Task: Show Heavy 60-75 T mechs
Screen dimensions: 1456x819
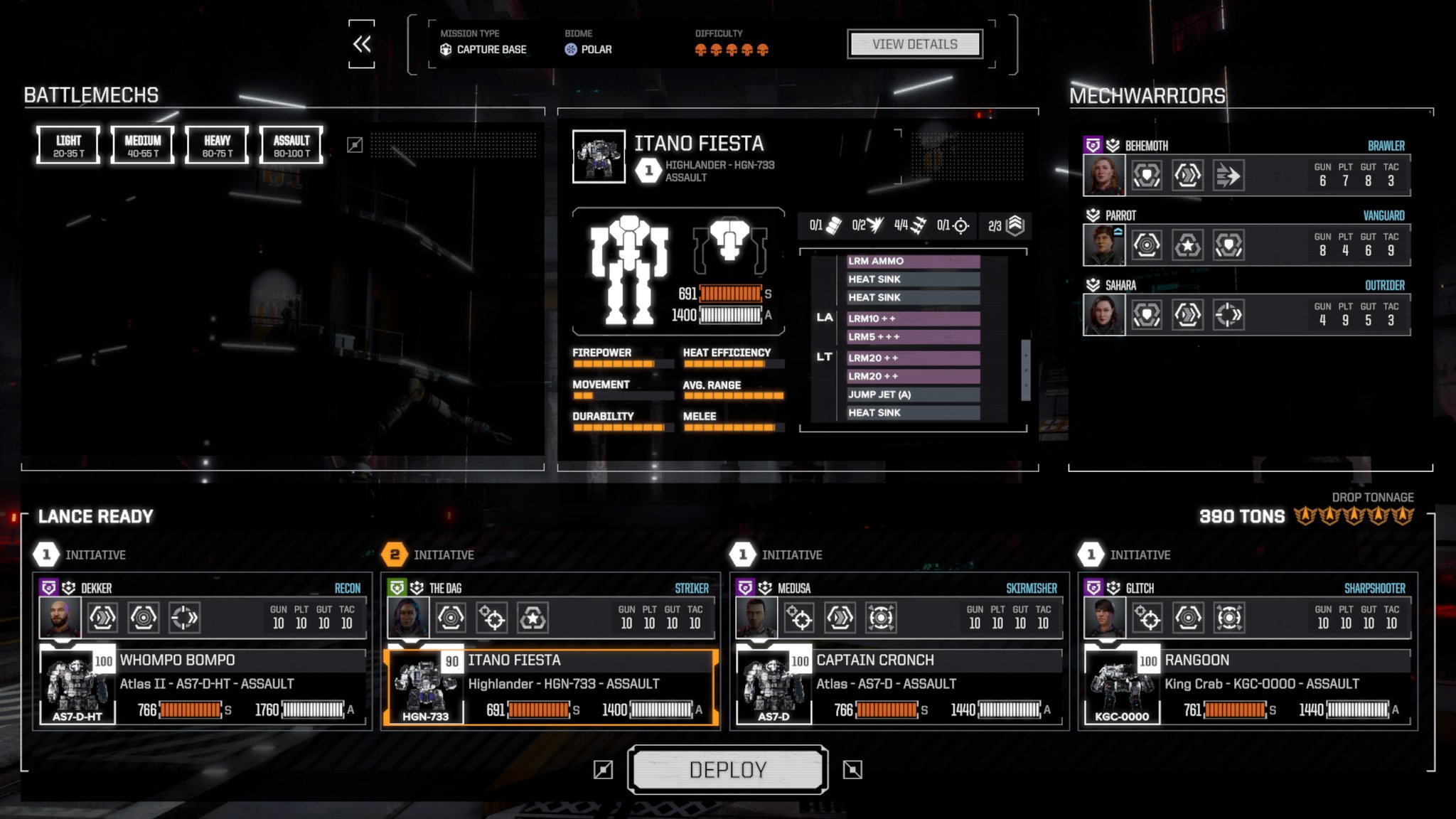Action: tap(217, 146)
